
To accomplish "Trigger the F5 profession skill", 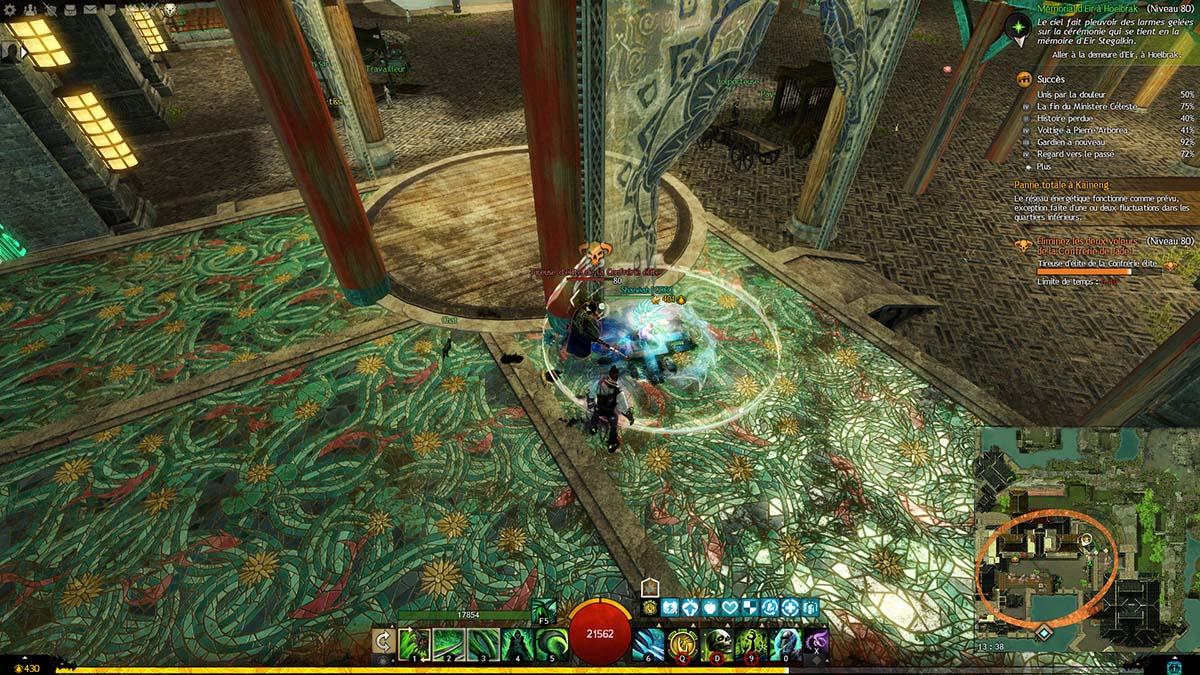I will pos(544,609).
